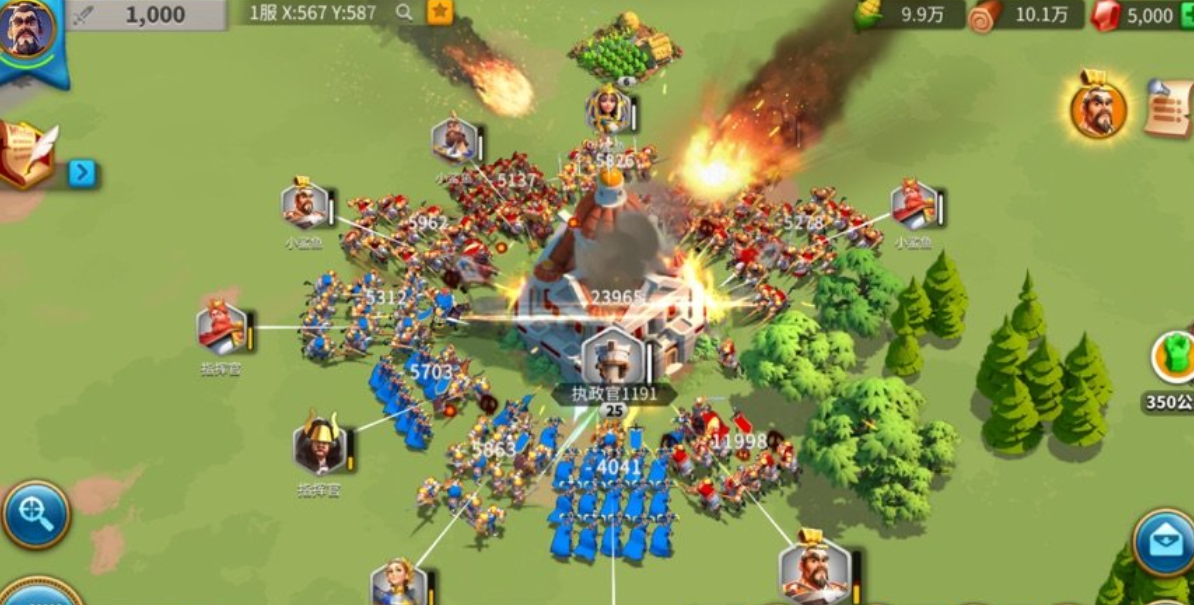
Task: Select the headdress queen commander marker
Action: pos(607,109)
